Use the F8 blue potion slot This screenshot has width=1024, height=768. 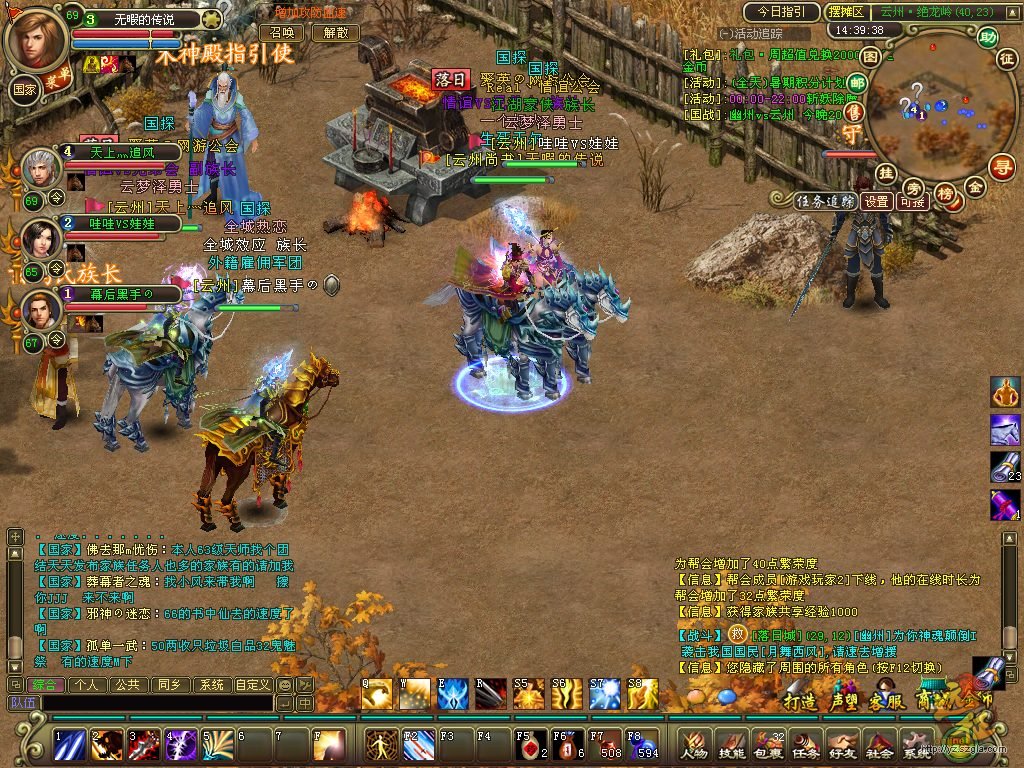(641, 744)
